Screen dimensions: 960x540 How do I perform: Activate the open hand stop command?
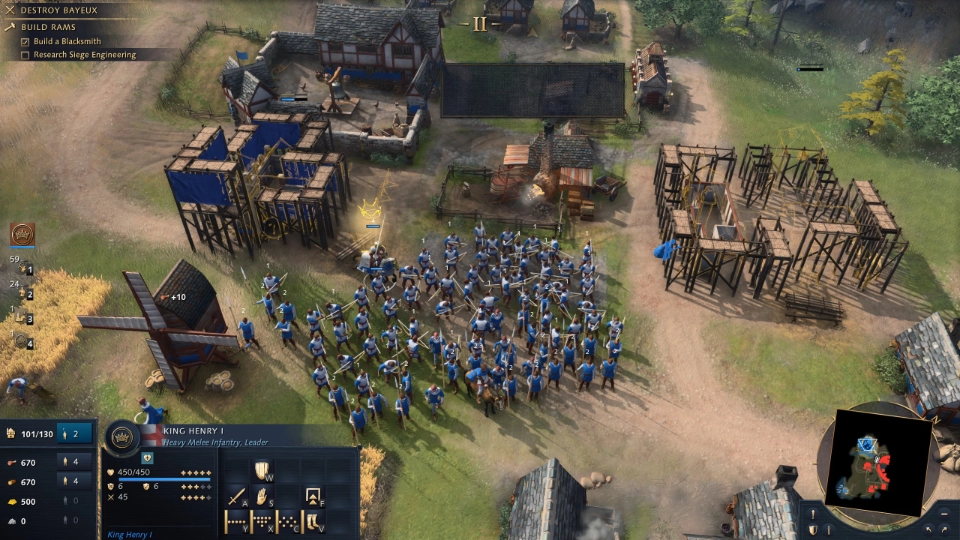[263, 496]
